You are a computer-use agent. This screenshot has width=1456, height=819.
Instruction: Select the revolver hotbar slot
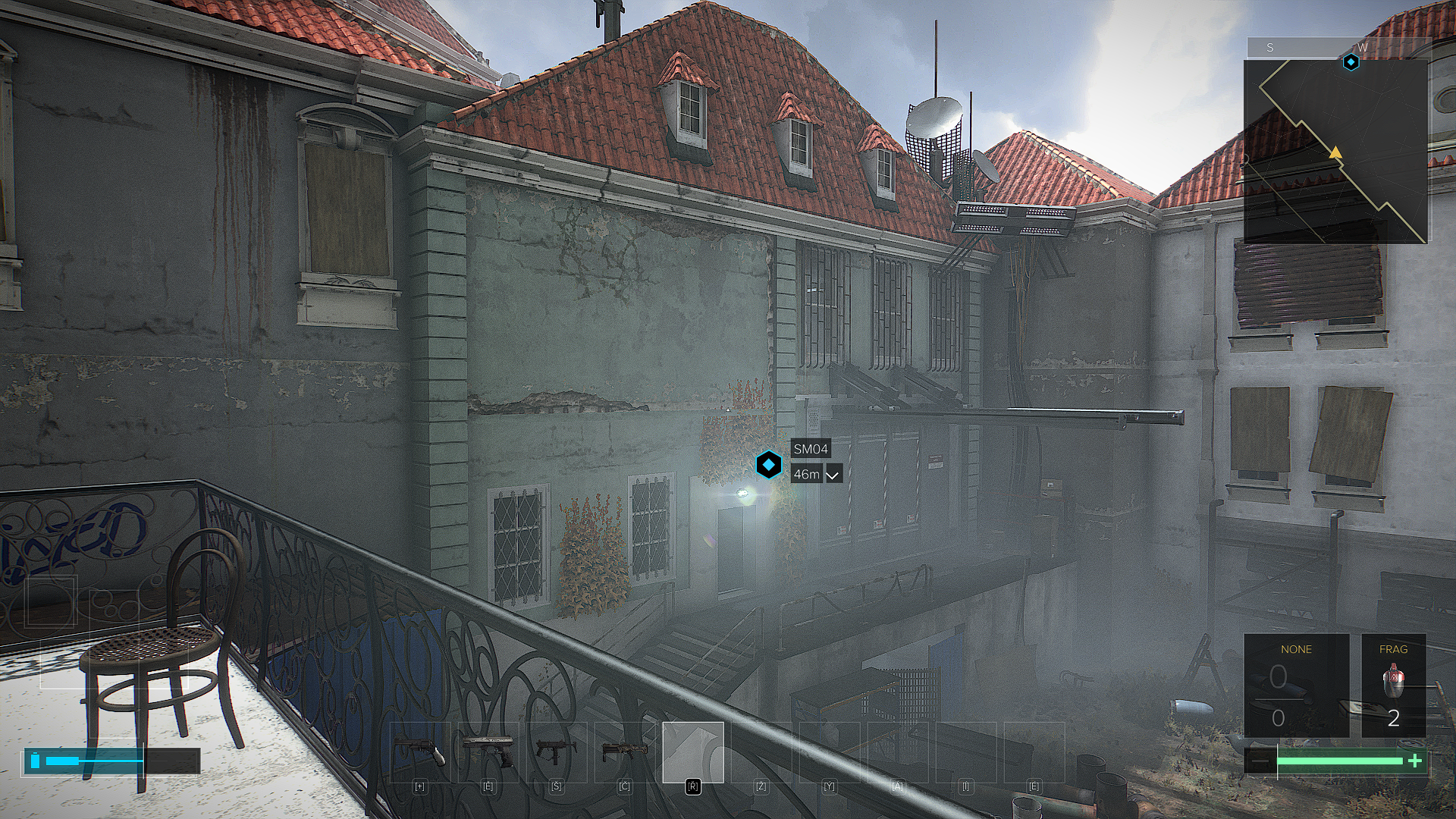click(x=419, y=752)
